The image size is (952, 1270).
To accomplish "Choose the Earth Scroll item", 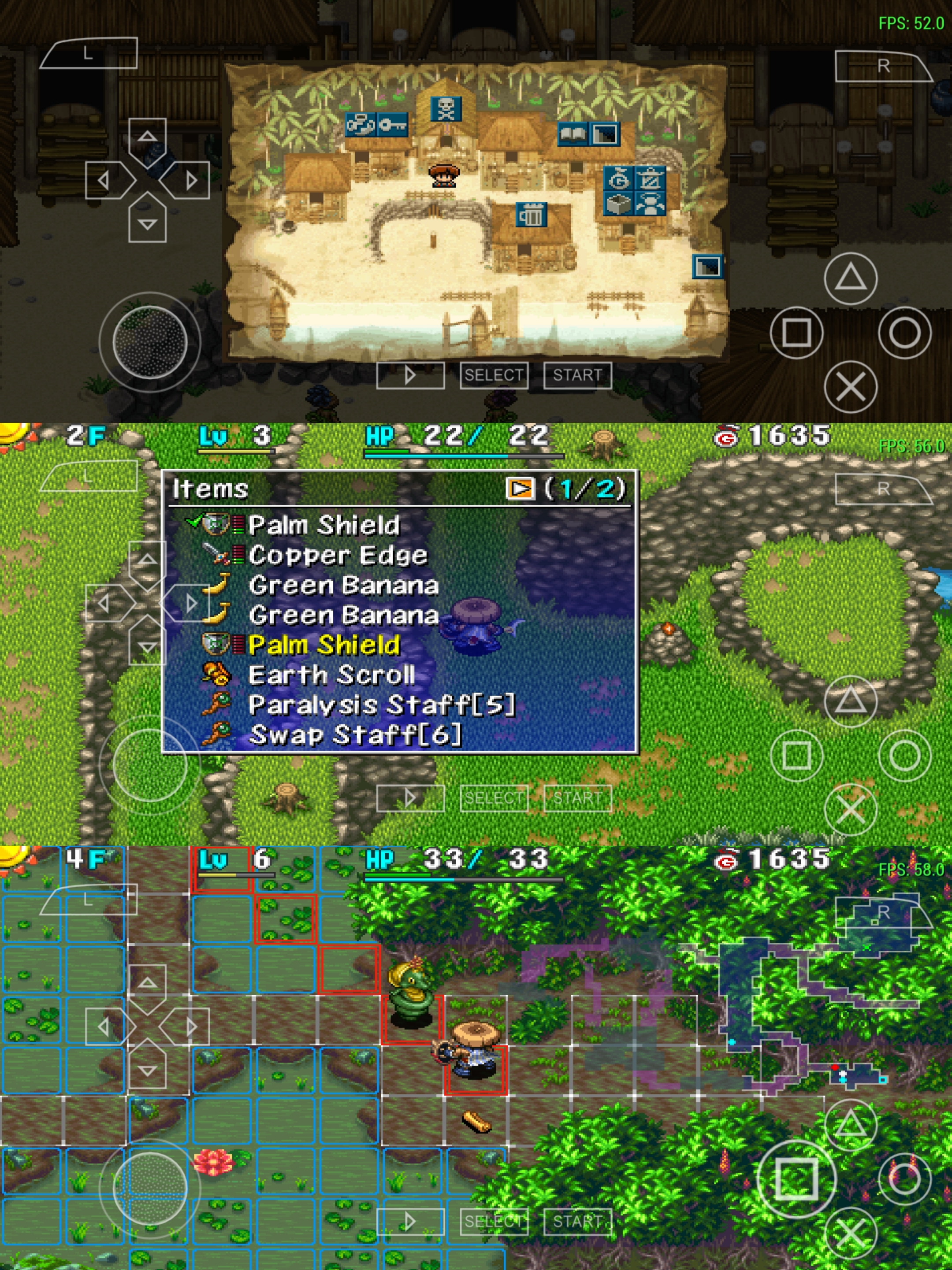I will point(331,675).
